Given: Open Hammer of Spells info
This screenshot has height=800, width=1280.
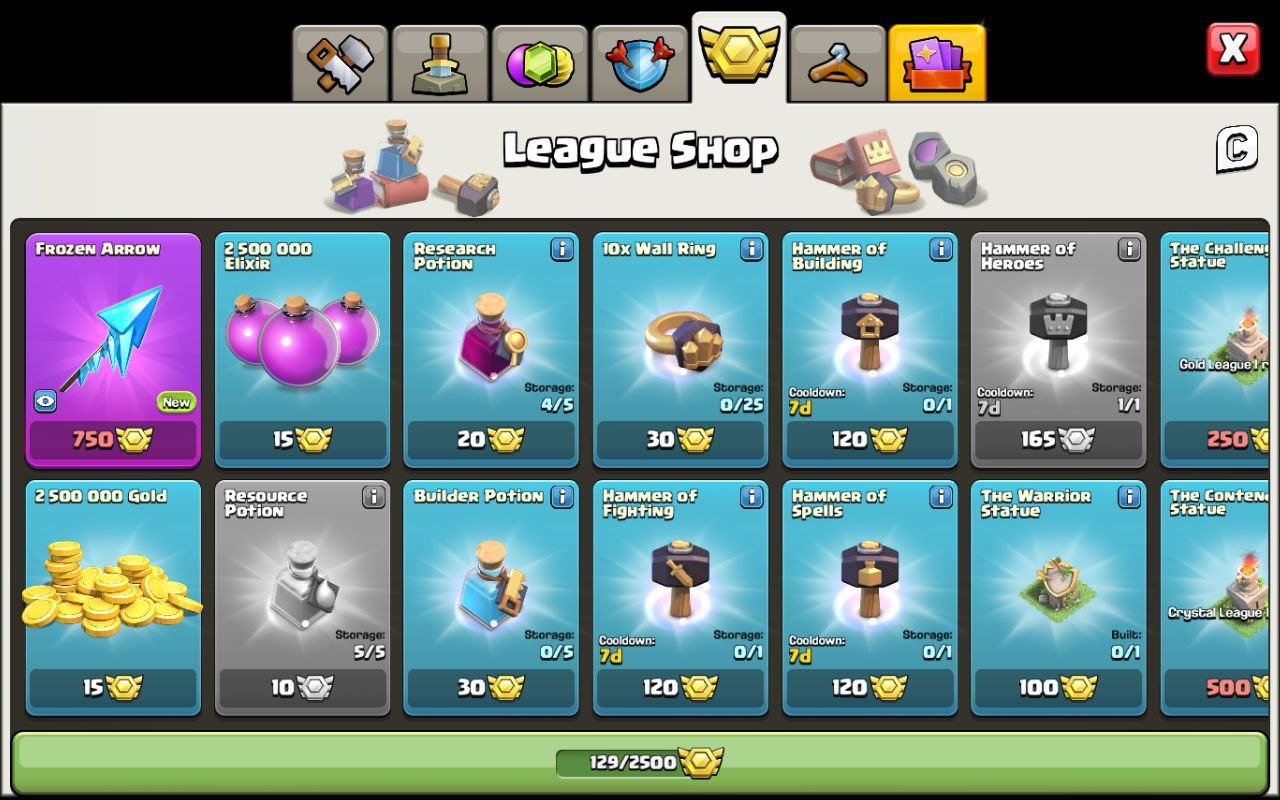Looking at the screenshot, I should pos(940,499).
